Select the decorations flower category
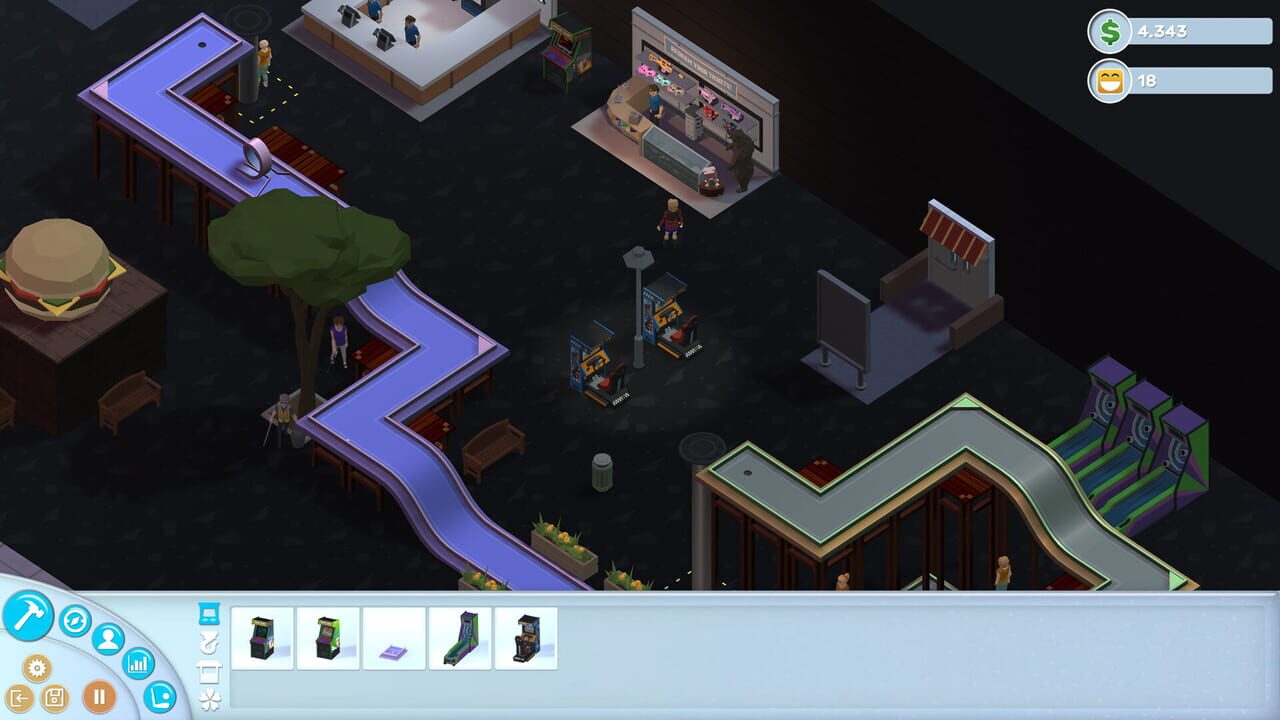1280x720 pixels. coord(209,698)
